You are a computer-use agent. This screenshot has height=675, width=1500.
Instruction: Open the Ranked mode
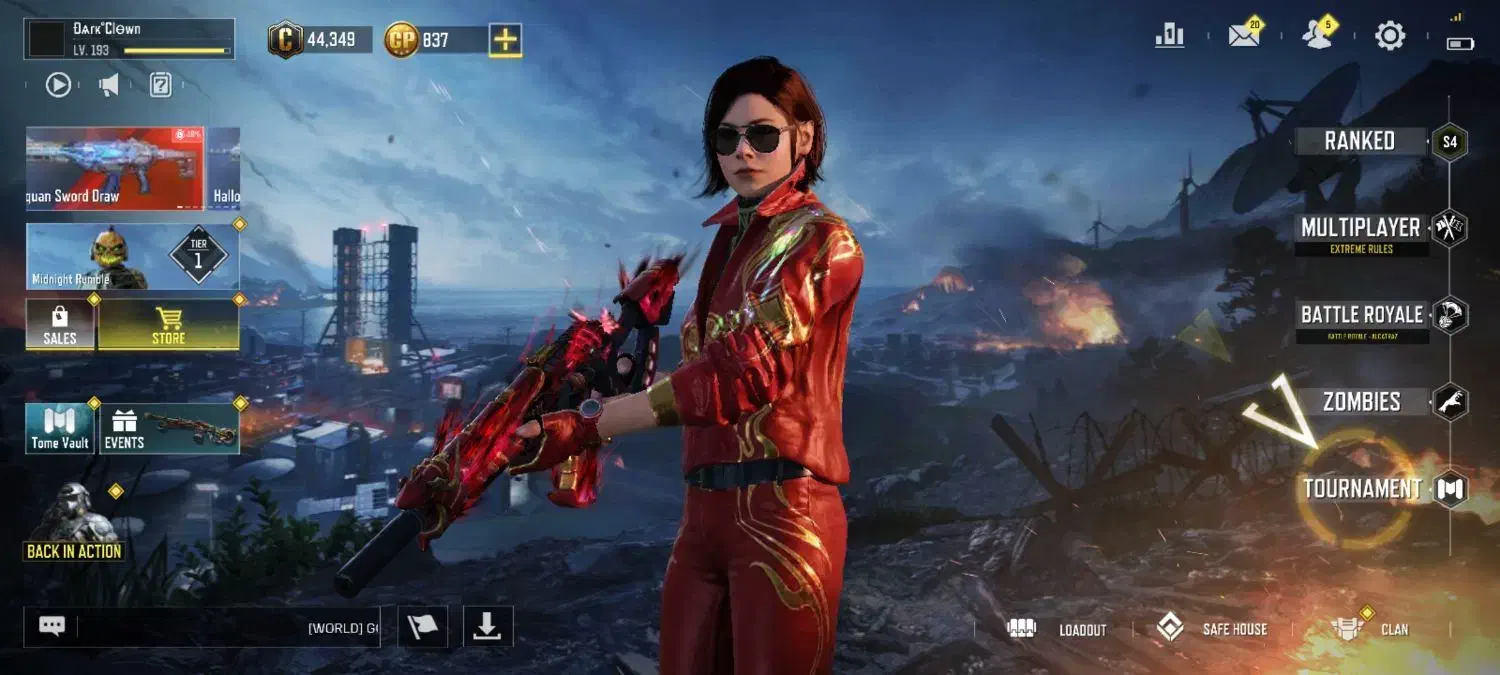1360,141
